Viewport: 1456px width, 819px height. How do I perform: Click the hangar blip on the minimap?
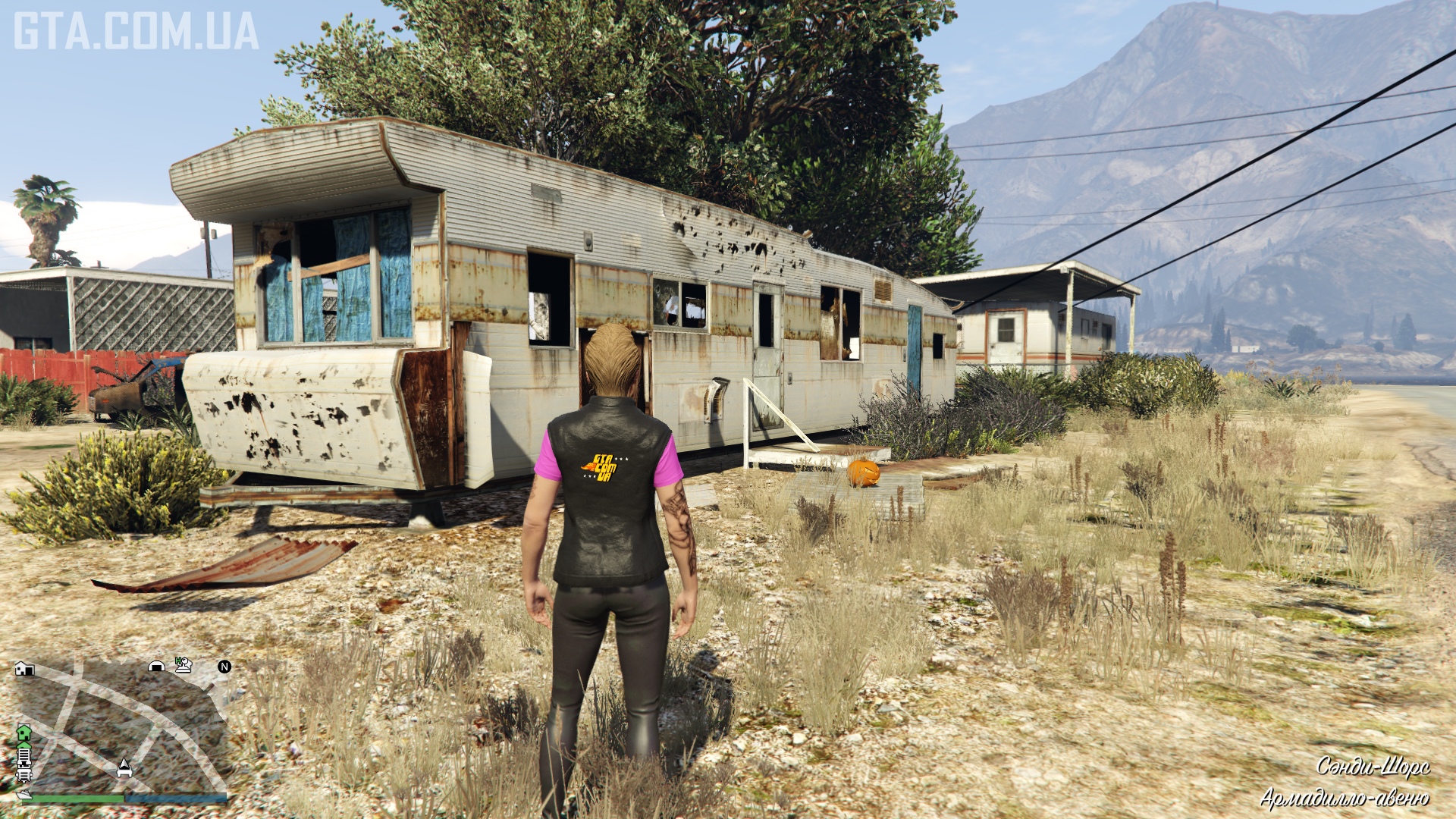click(157, 667)
